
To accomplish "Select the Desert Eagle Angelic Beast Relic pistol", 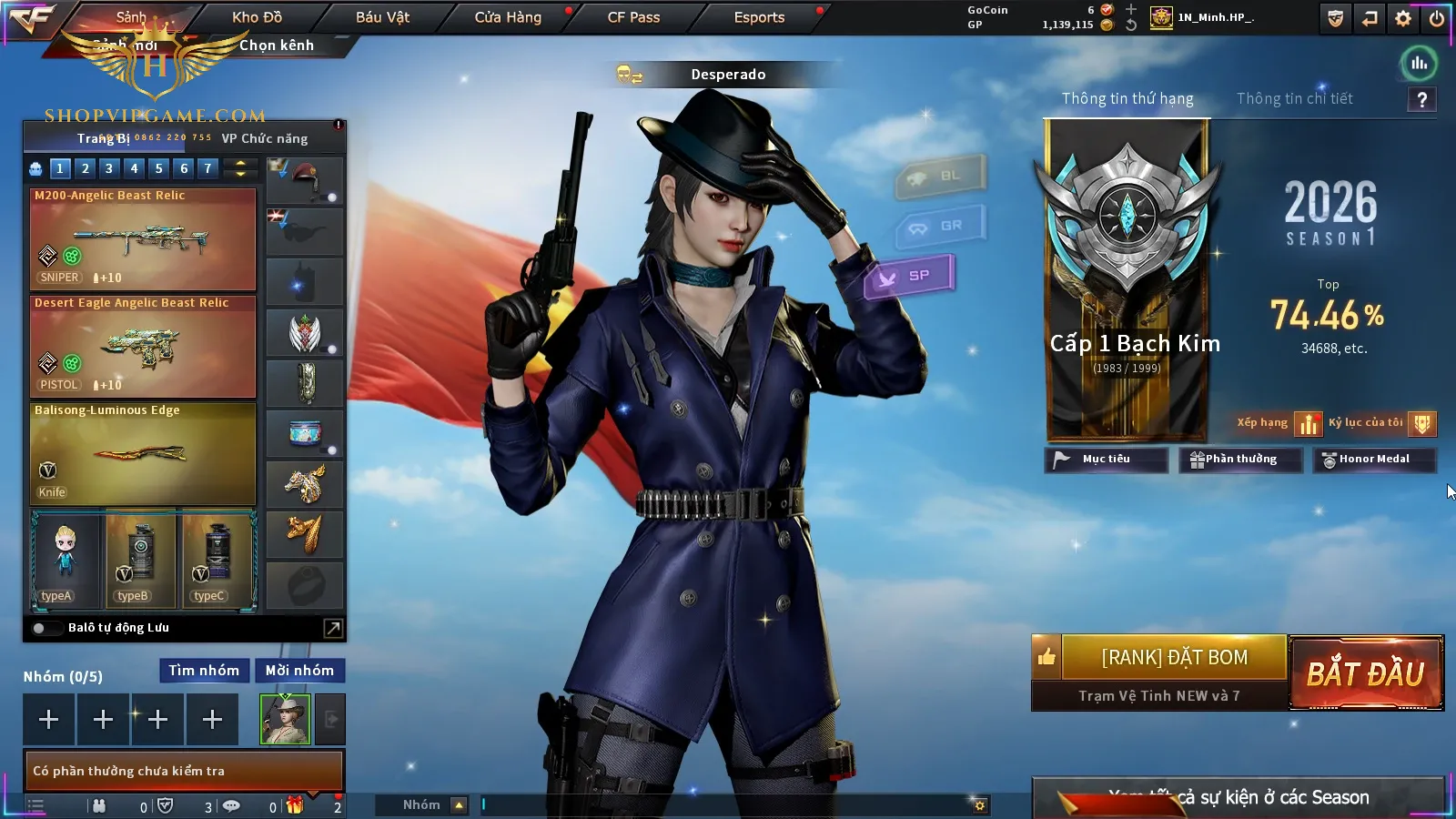I will [x=143, y=346].
